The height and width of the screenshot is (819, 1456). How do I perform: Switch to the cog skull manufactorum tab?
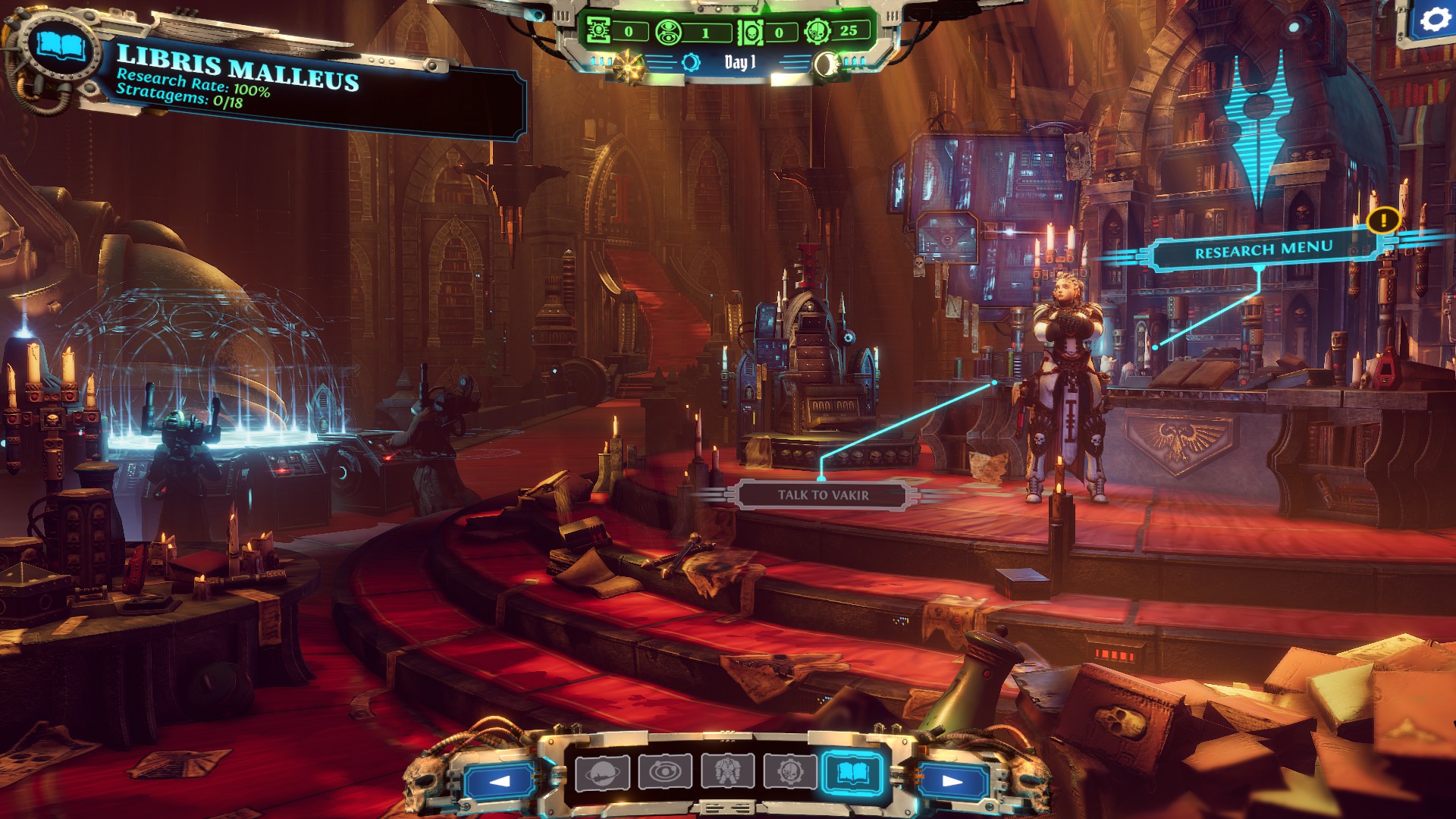pyautogui.click(x=789, y=773)
